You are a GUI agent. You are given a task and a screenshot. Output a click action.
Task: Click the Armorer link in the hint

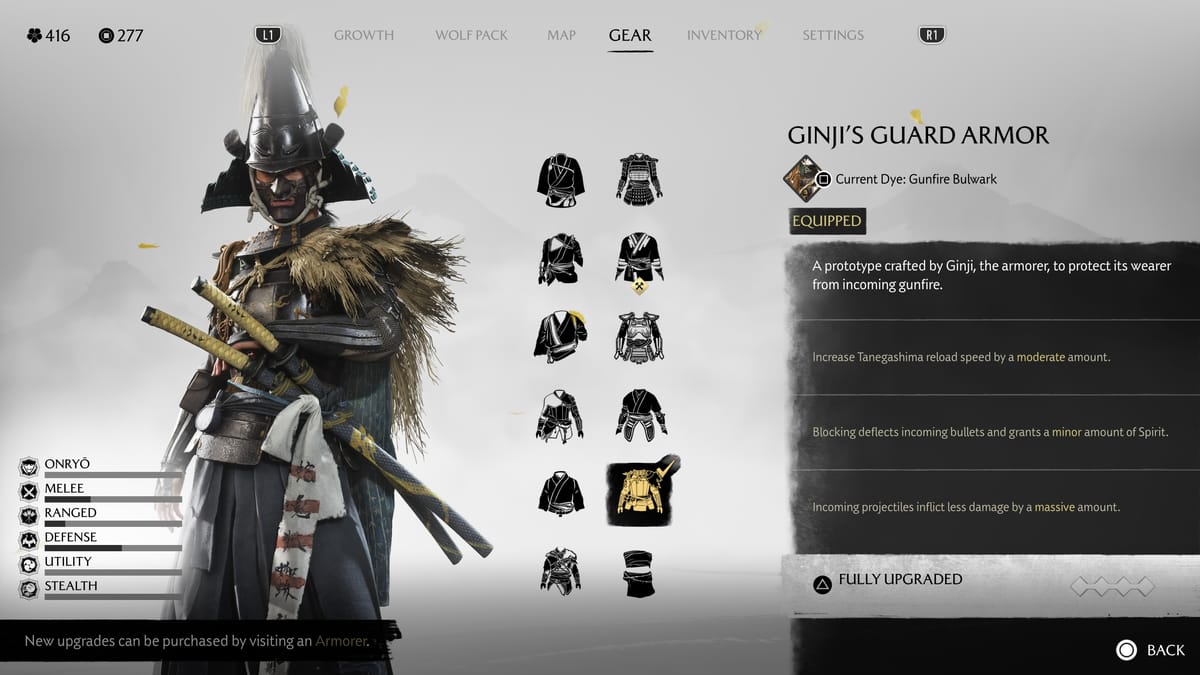341,641
